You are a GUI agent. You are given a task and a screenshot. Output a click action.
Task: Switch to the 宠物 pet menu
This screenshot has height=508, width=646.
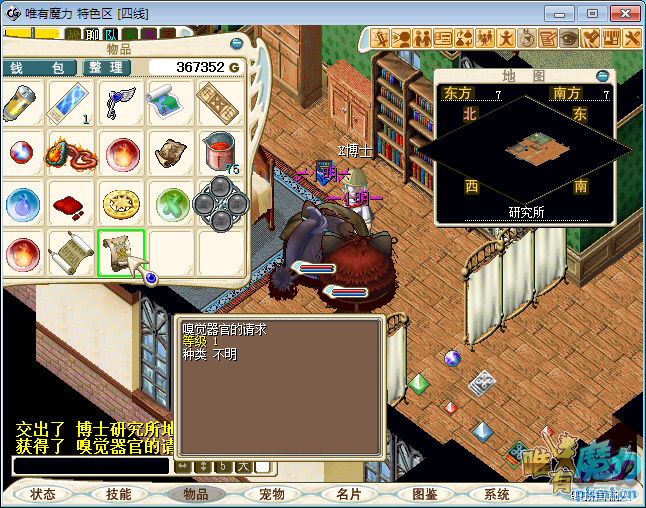pyautogui.click(x=272, y=494)
